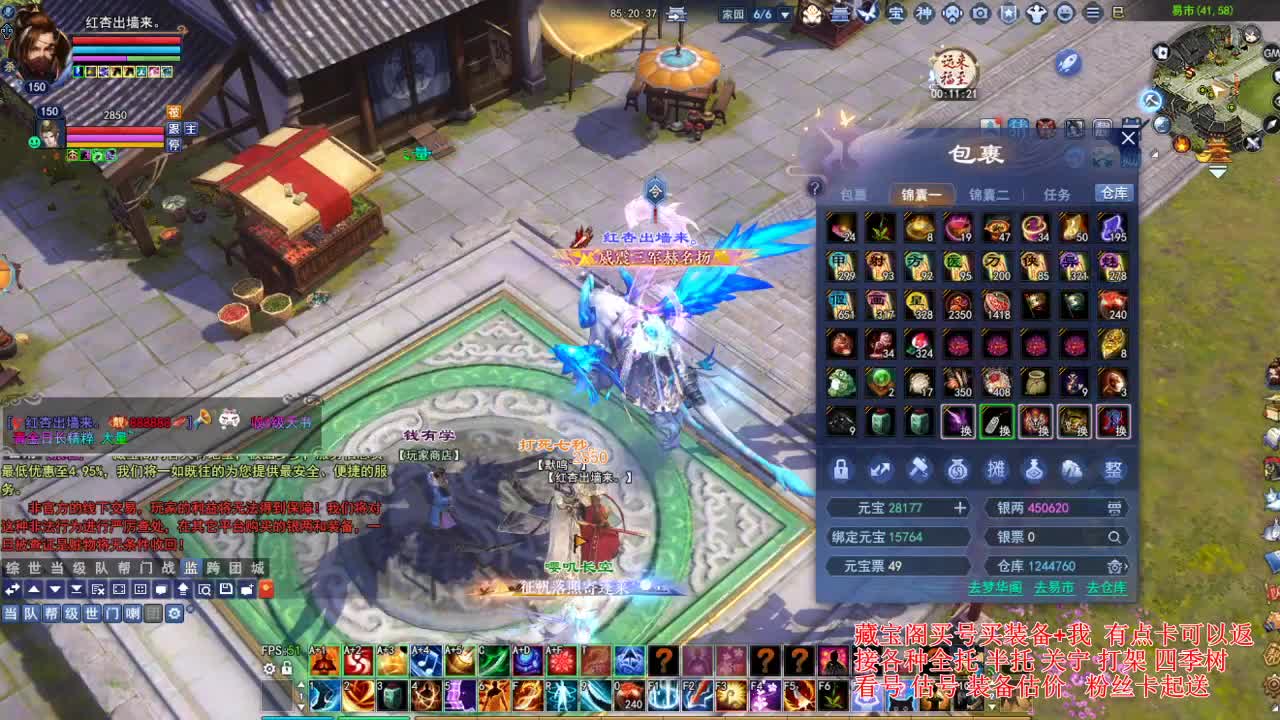Expand the 家园 6/6 dropdown at top center
The image size is (1280, 720).
[x=786, y=14]
